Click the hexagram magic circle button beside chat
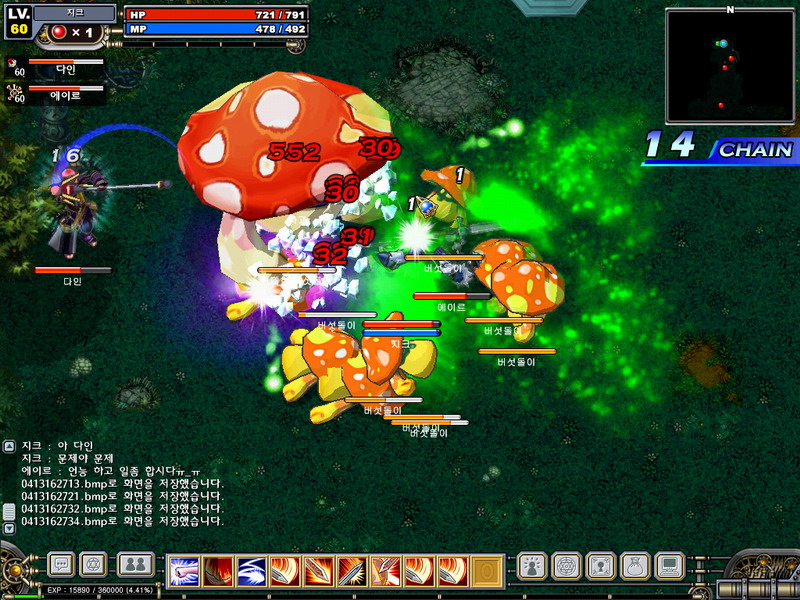This screenshot has height=600, width=800. pyautogui.click(x=93, y=565)
